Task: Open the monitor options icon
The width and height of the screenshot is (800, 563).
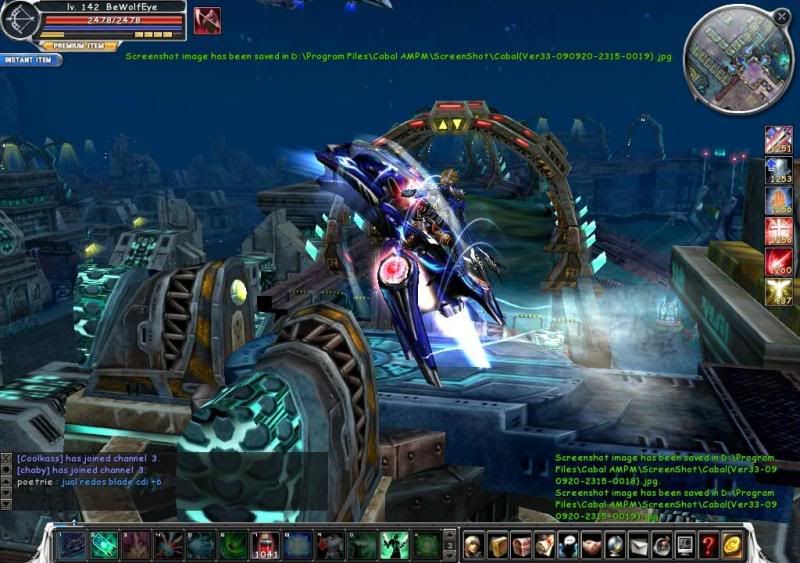Action: (685, 545)
